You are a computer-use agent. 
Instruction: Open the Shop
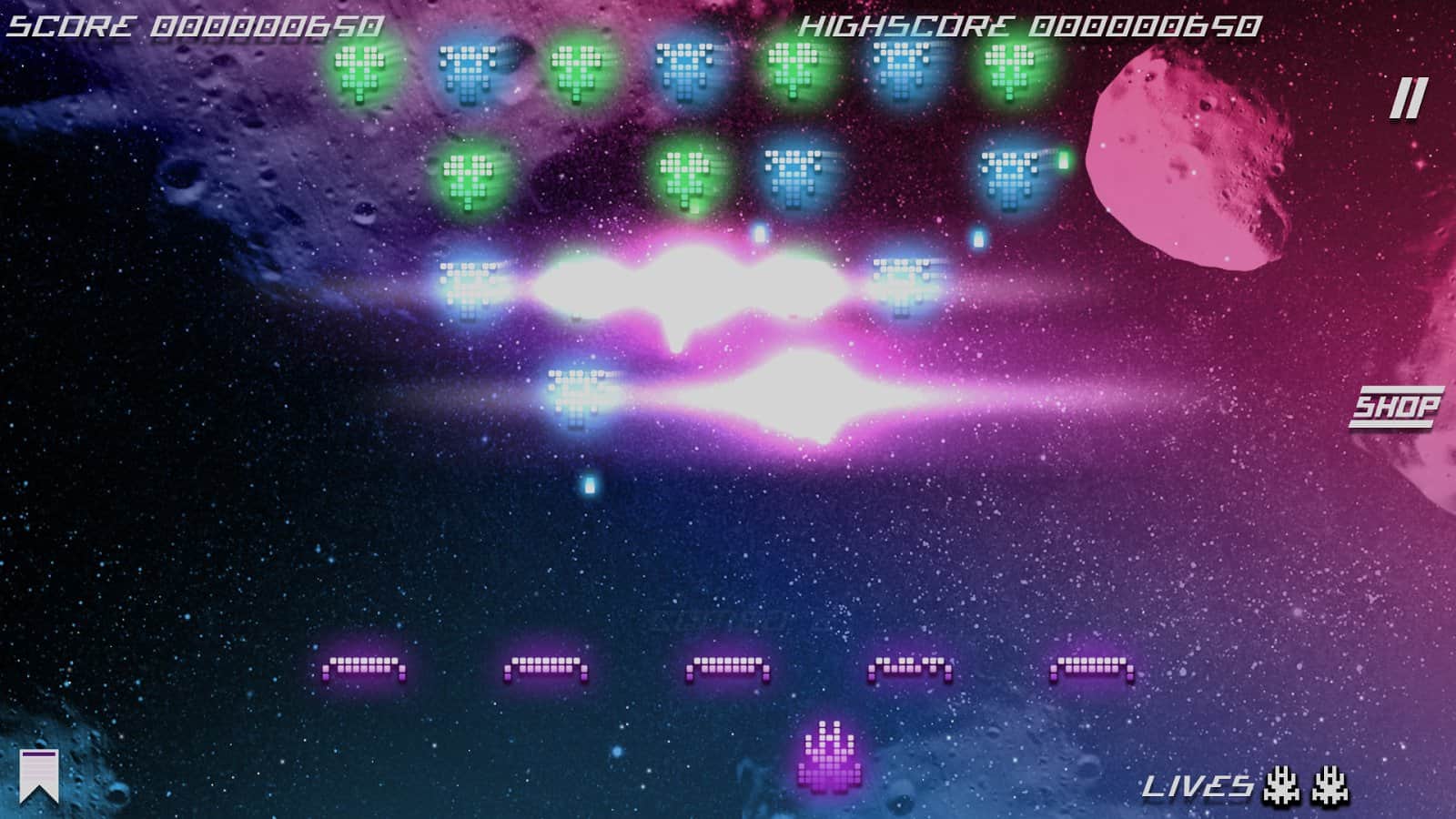coord(1396,407)
